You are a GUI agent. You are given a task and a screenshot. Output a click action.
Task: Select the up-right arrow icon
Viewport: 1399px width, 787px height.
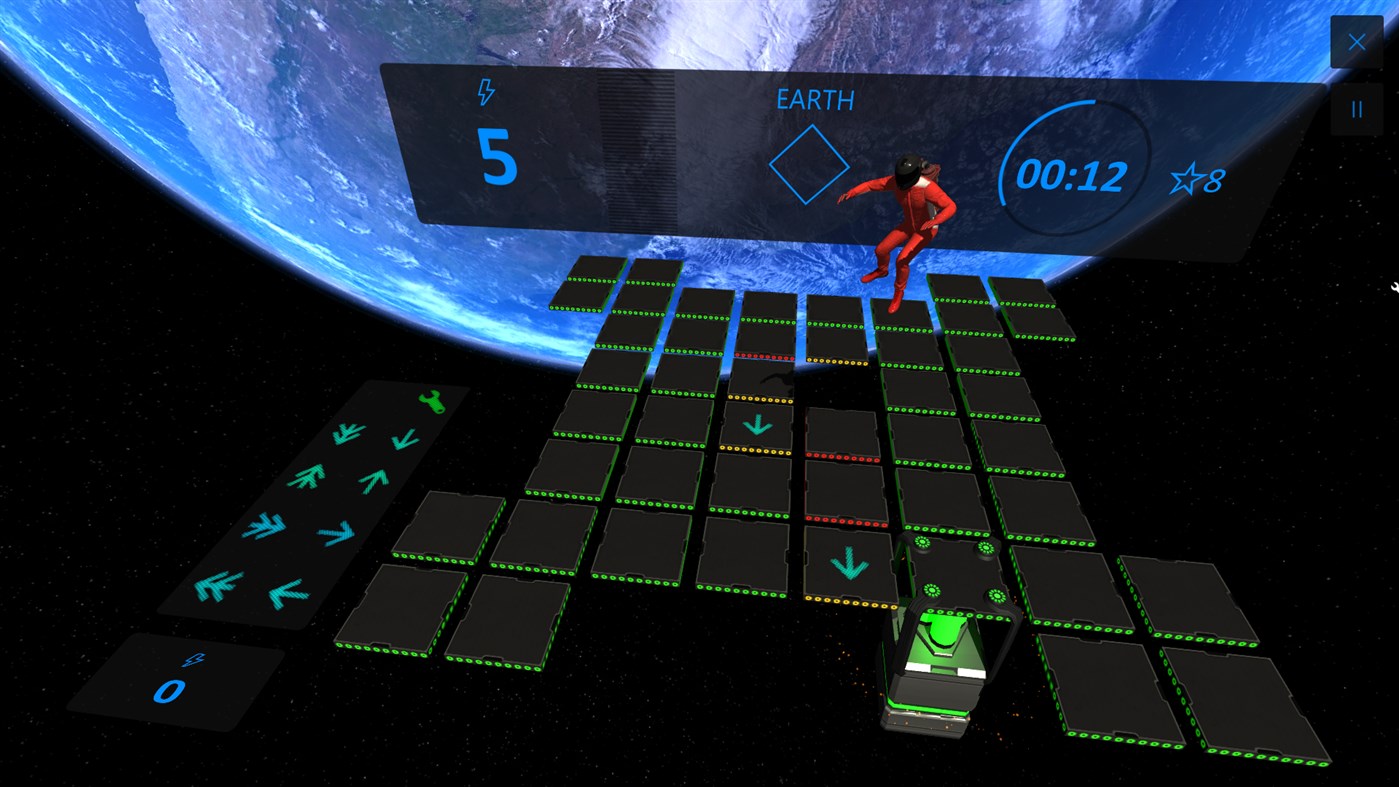click(373, 478)
